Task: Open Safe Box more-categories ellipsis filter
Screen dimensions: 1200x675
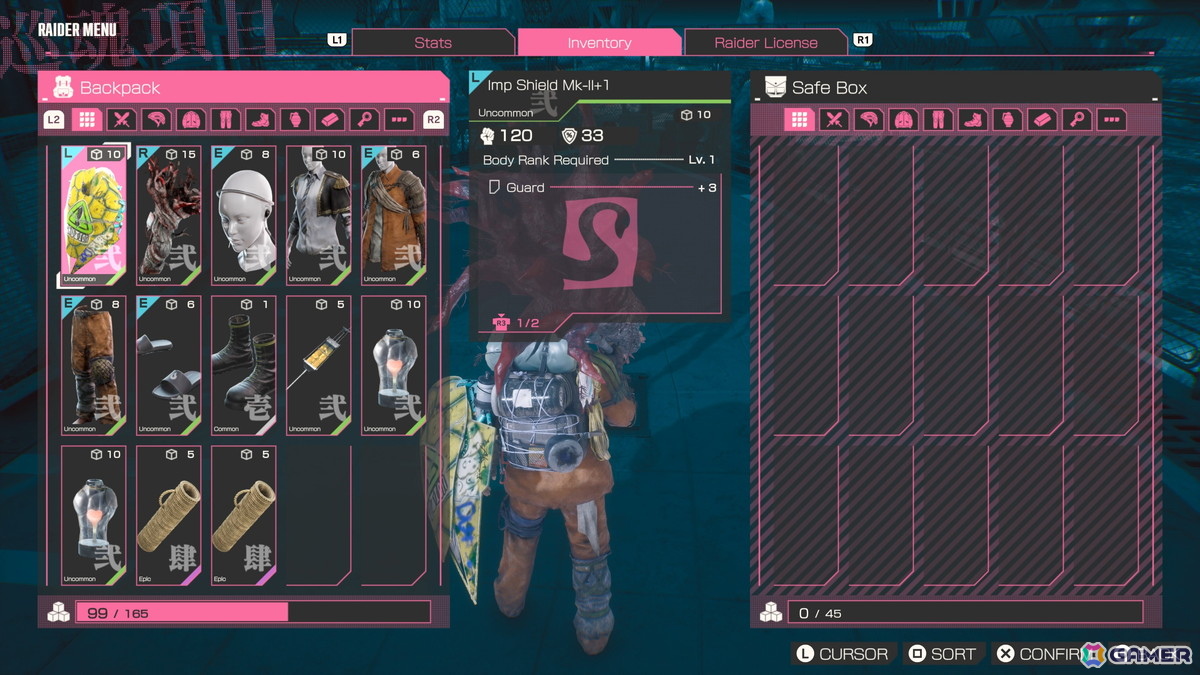Action: (x=1111, y=120)
